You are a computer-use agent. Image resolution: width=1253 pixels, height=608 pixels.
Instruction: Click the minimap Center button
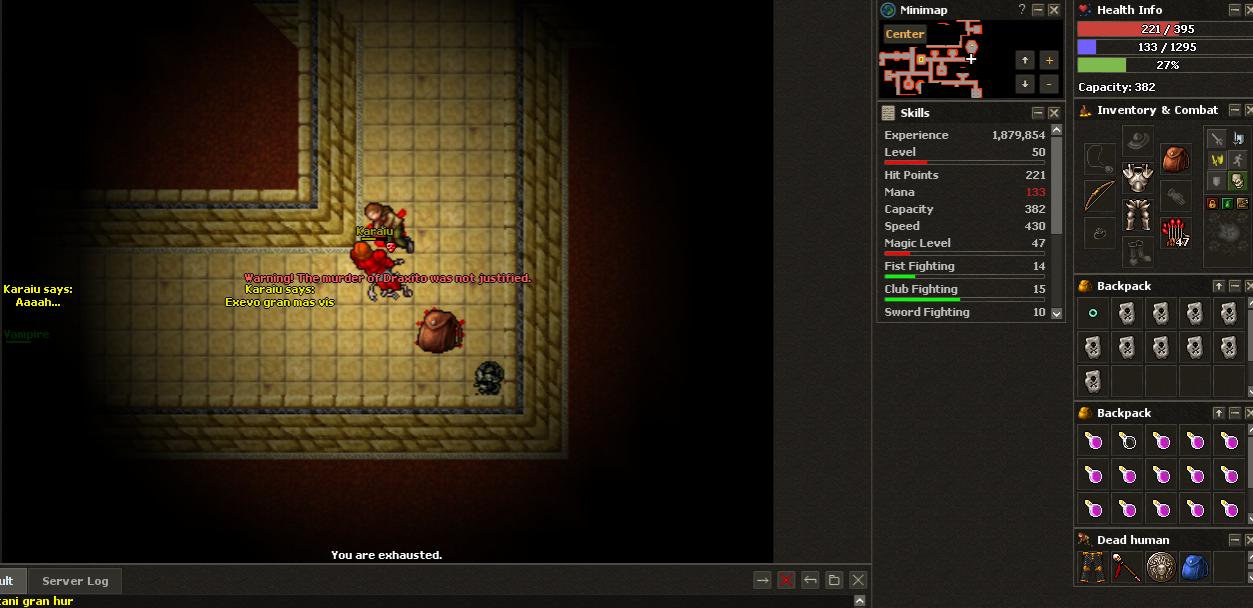click(x=904, y=34)
